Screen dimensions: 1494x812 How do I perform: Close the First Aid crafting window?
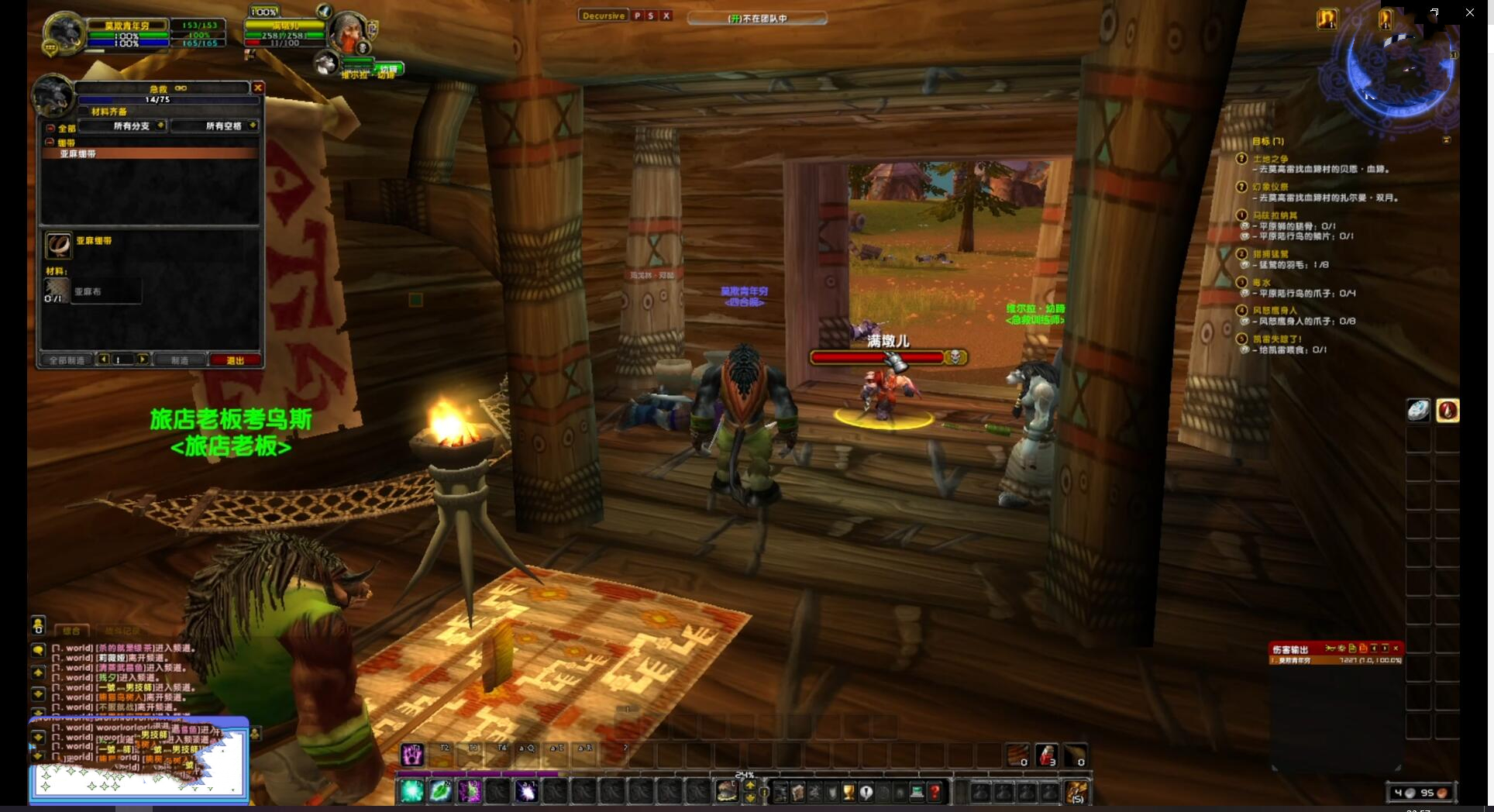pos(258,88)
